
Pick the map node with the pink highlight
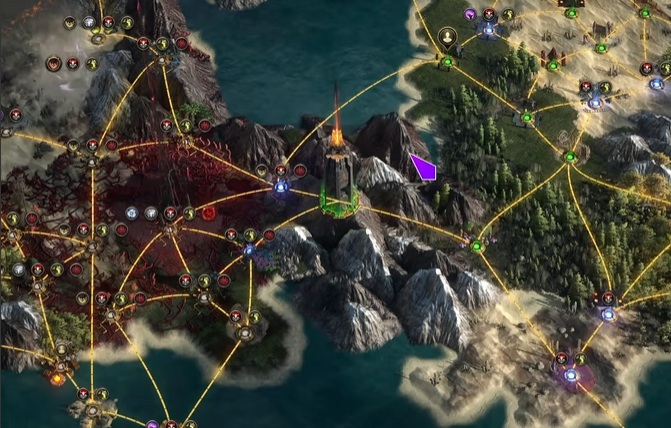pos(571,376)
